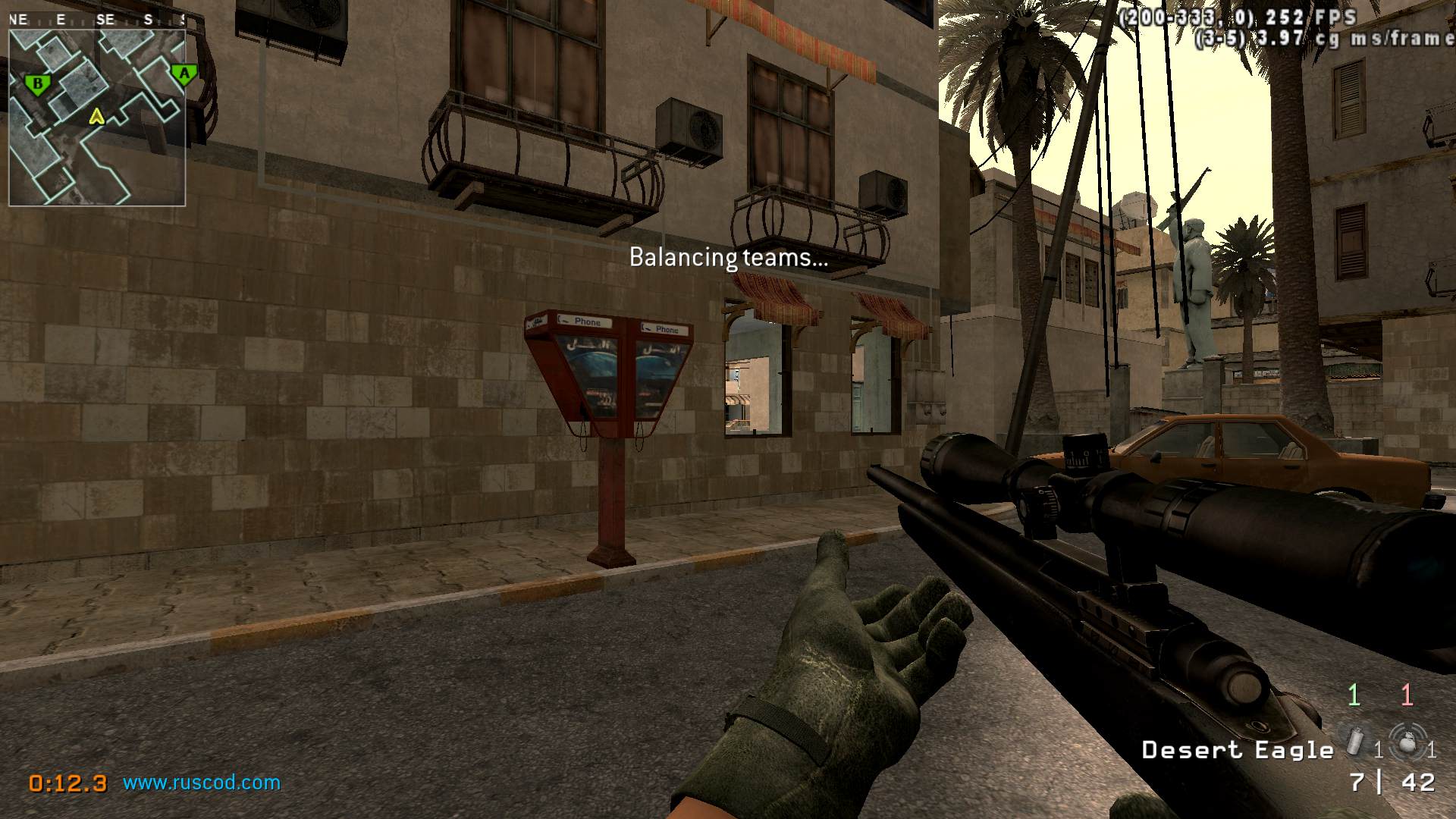The width and height of the screenshot is (1456, 819).
Task: Open the www.ruscod.com link
Action: coord(202,783)
